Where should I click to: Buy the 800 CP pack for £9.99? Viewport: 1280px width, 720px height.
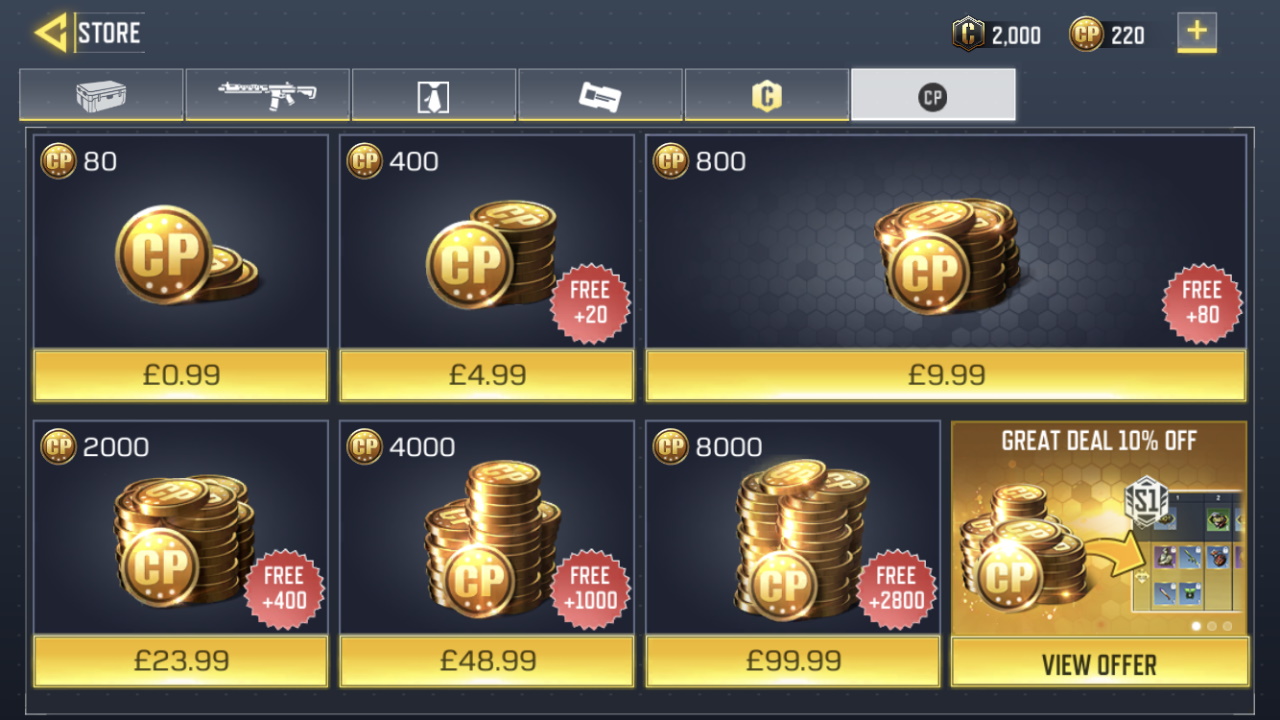945,375
